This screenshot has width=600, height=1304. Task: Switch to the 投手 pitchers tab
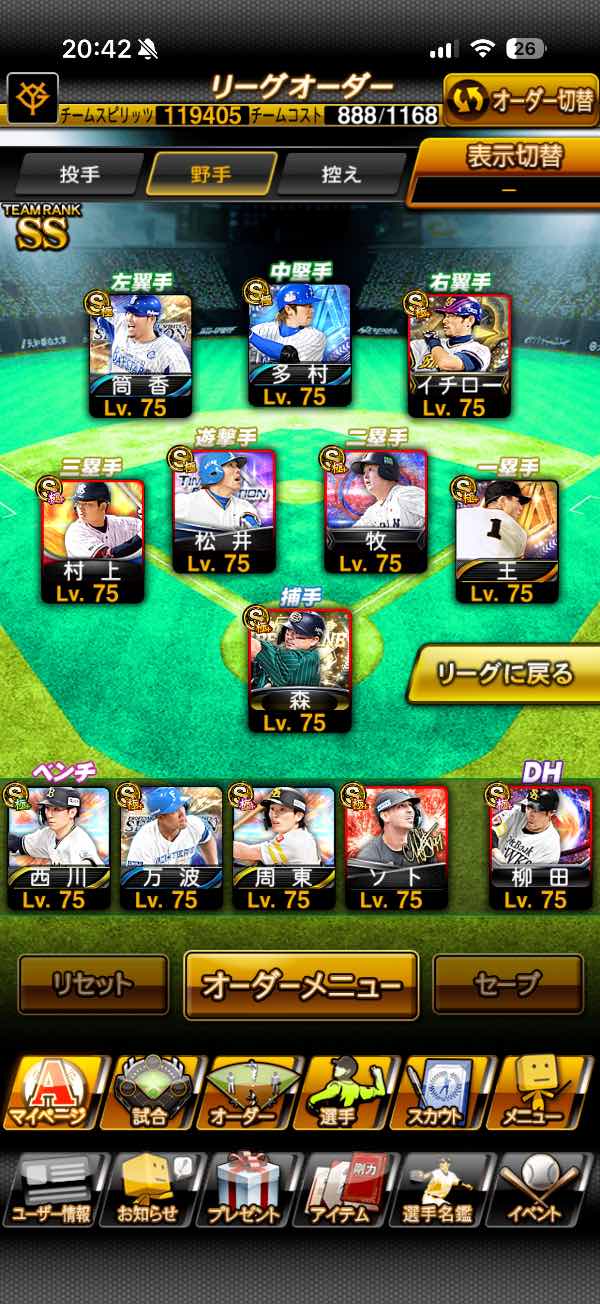80,175
